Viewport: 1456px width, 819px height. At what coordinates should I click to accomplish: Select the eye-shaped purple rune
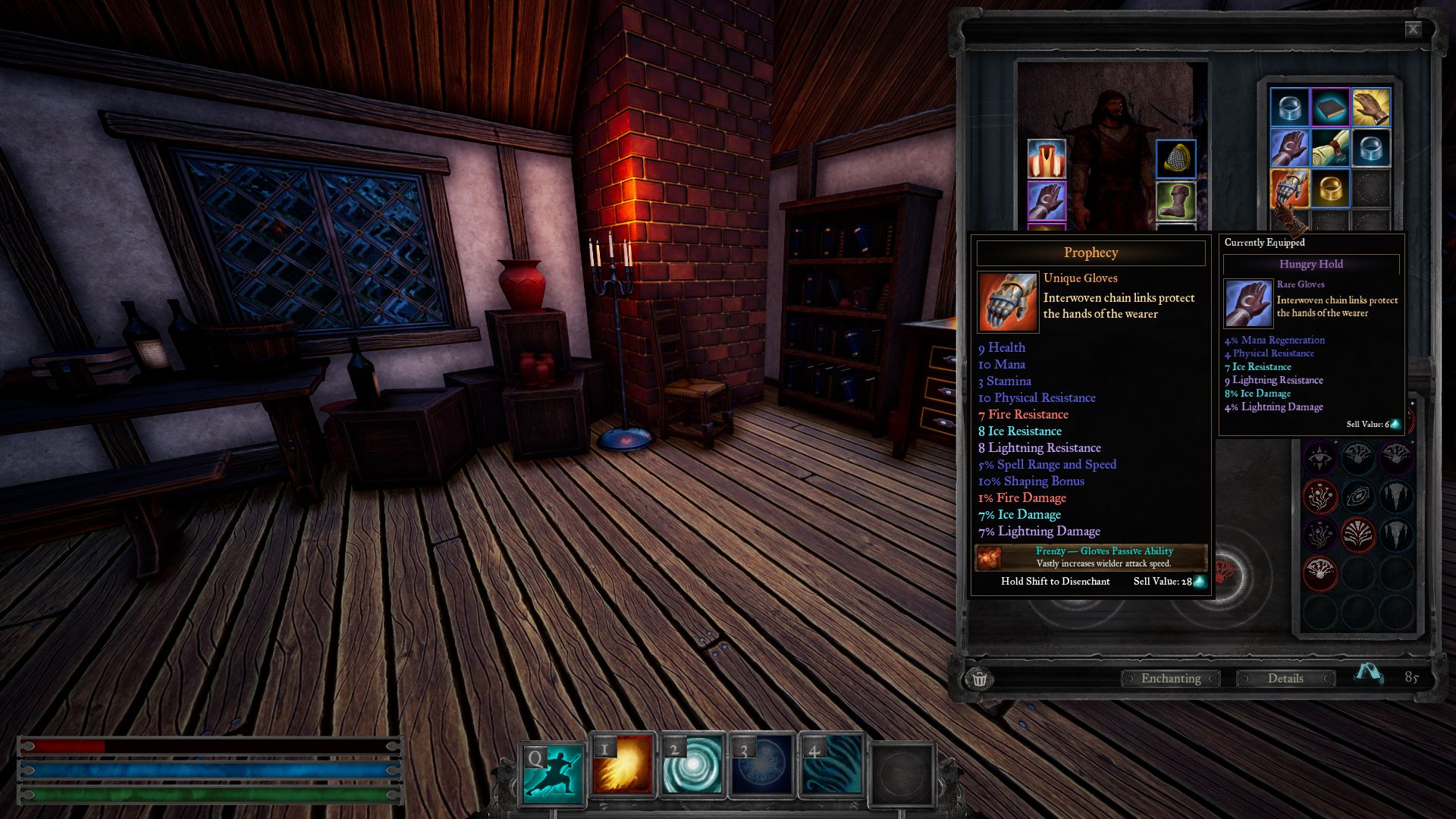point(1319,457)
